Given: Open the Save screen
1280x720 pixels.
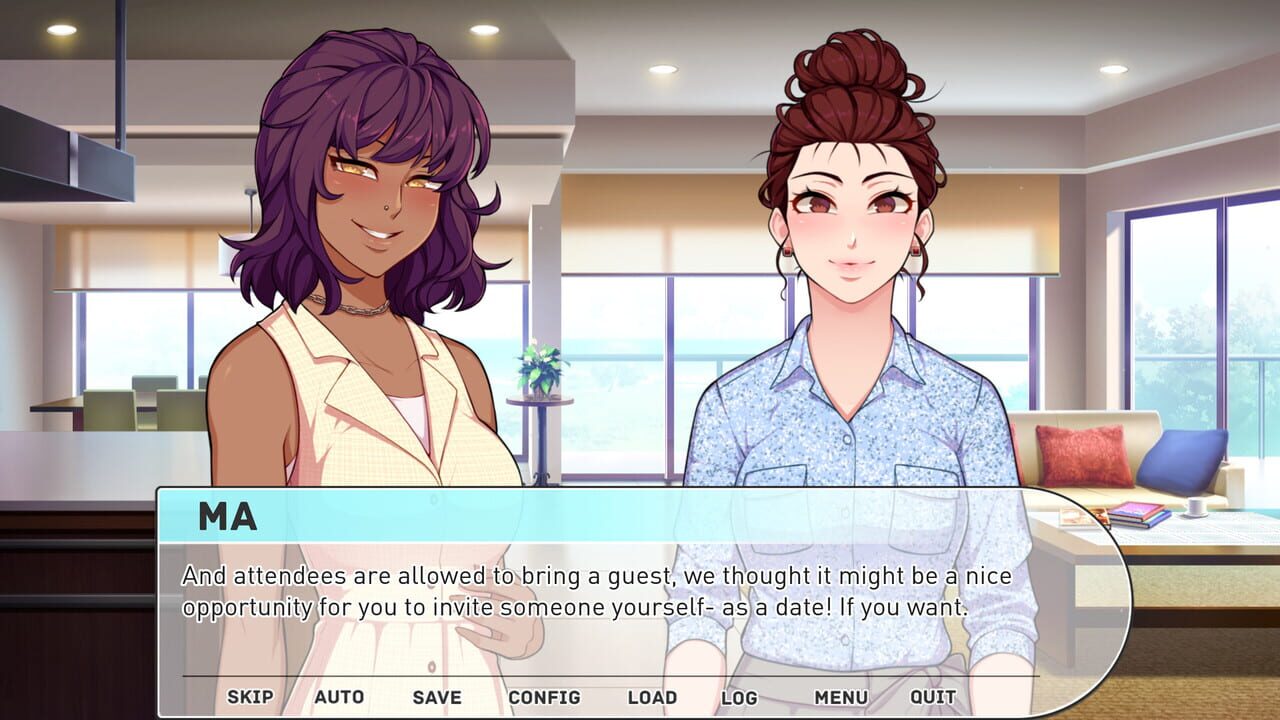Looking at the screenshot, I should pos(437,697).
